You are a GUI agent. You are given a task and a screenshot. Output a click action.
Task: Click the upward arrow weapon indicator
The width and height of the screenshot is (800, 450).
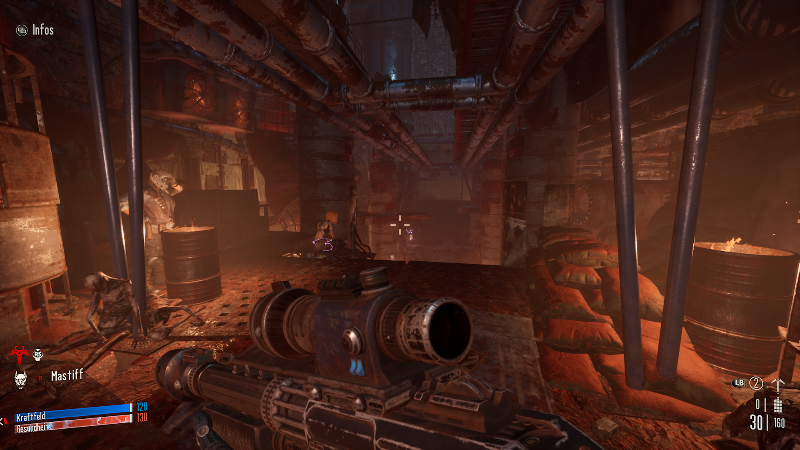point(778,384)
